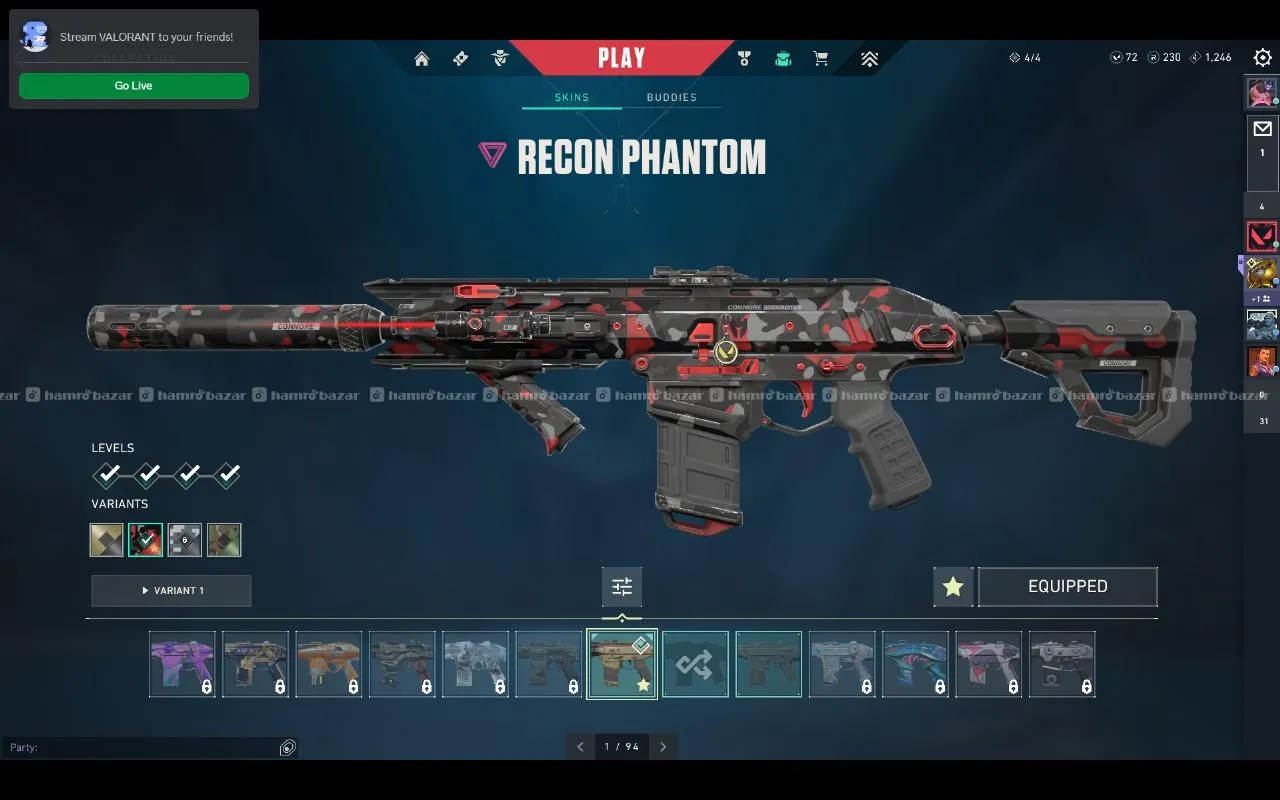Go to the next skins page arrow
The height and width of the screenshot is (800, 1280).
tap(662, 747)
